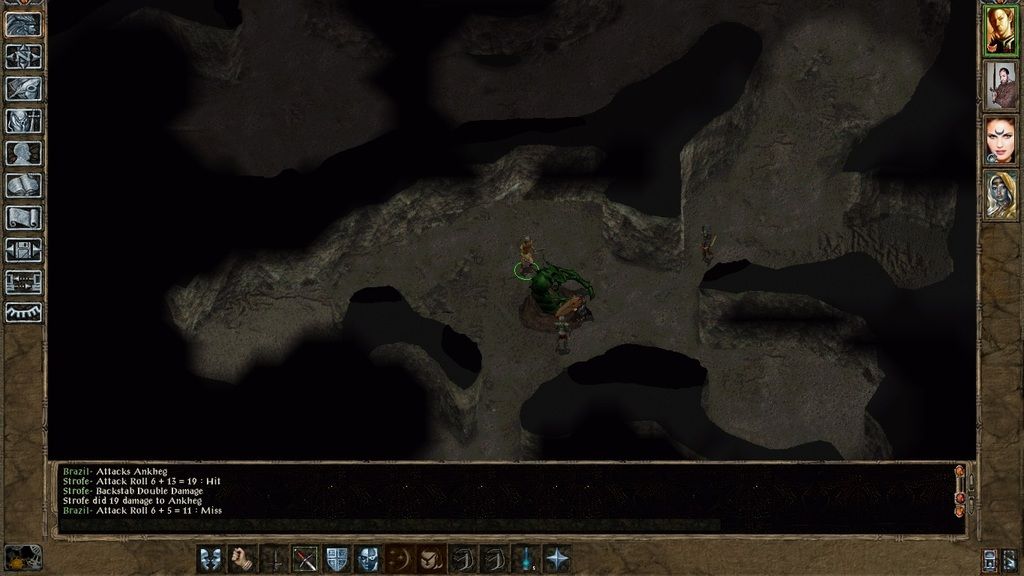Image resolution: width=1024 pixels, height=576 pixels.
Task: Select the hooded pale character's portrait
Action: pos(1000,195)
